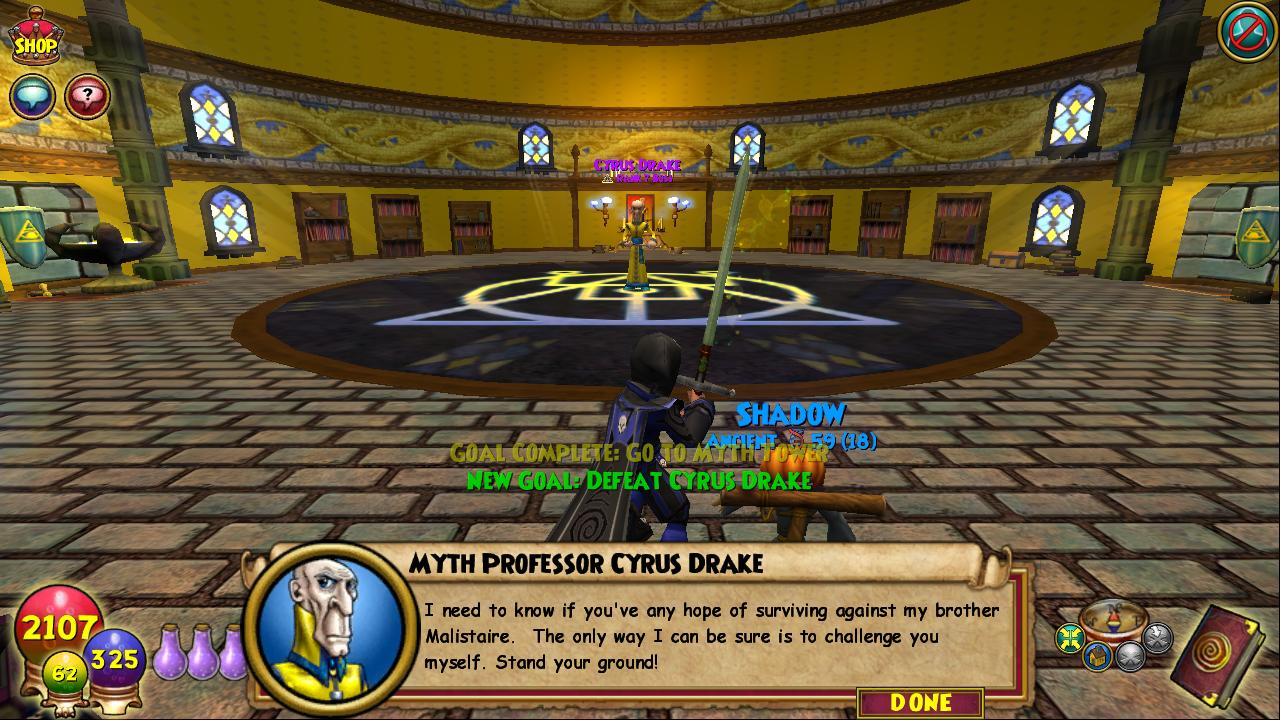Click DONE to finish Cyrus Drake's dialogue

click(x=920, y=702)
